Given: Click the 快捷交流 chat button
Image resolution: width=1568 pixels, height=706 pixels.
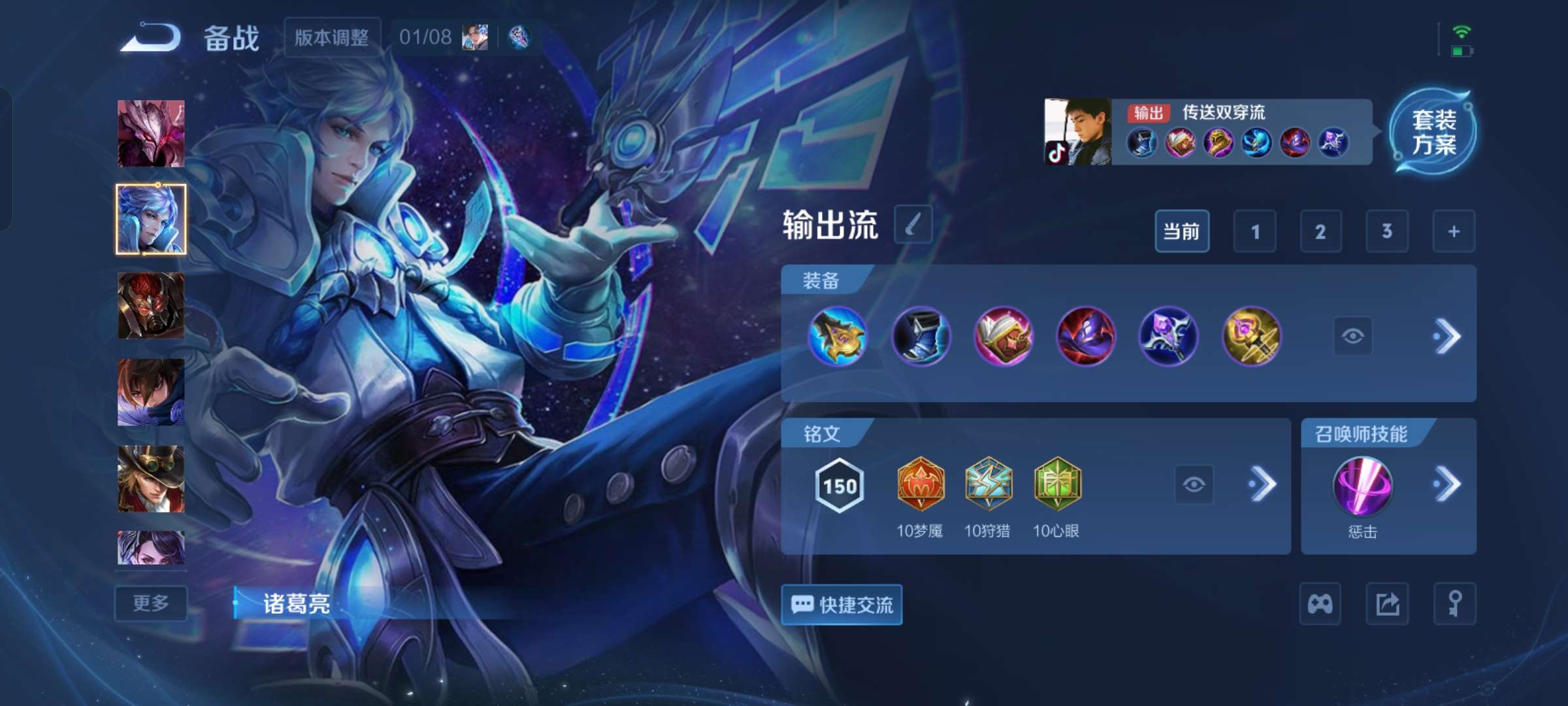Looking at the screenshot, I should pos(842,604).
